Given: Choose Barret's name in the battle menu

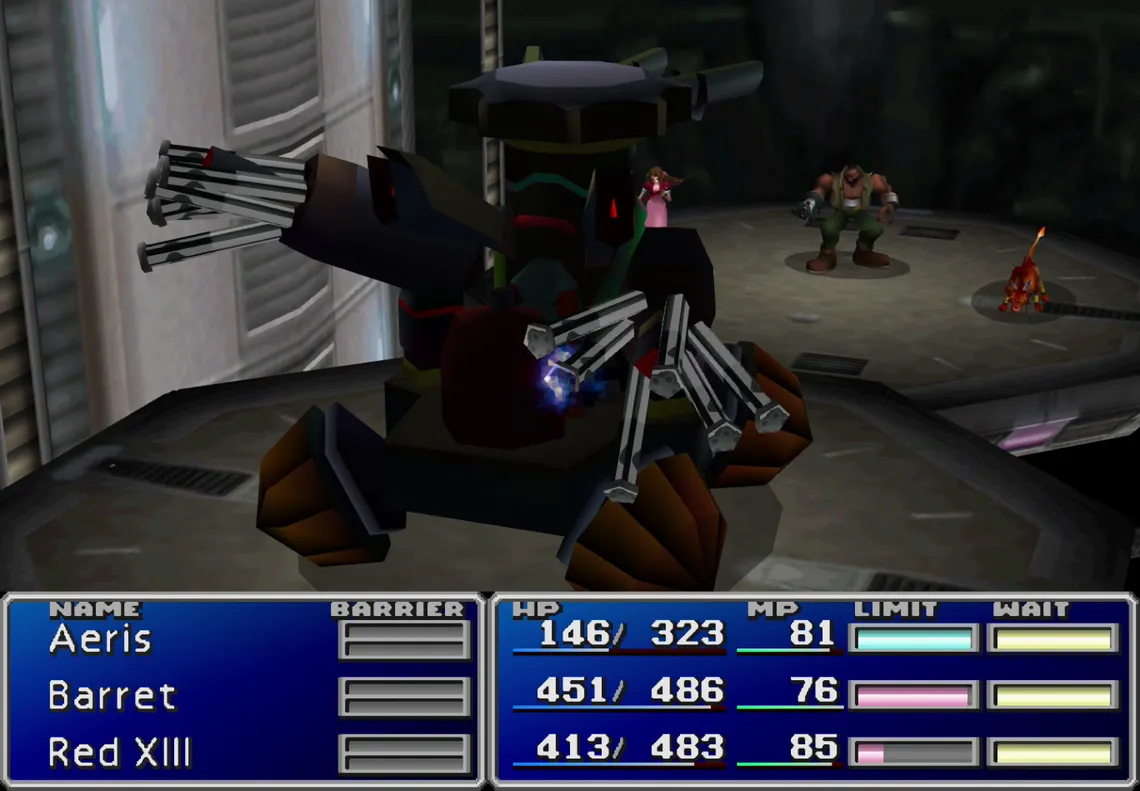Looking at the screenshot, I should [x=112, y=696].
